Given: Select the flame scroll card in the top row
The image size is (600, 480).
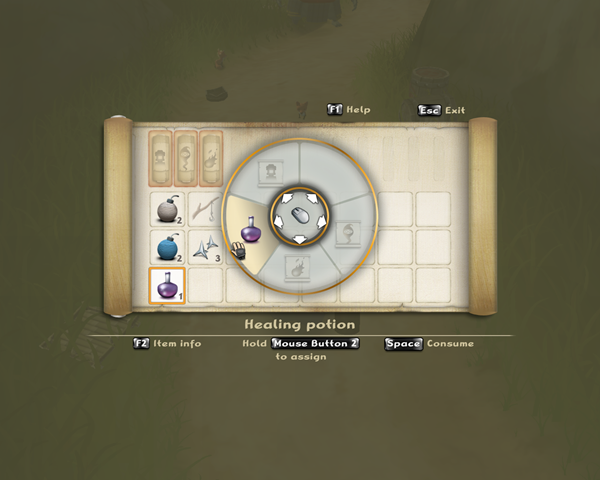Looking at the screenshot, I should pos(212,156).
